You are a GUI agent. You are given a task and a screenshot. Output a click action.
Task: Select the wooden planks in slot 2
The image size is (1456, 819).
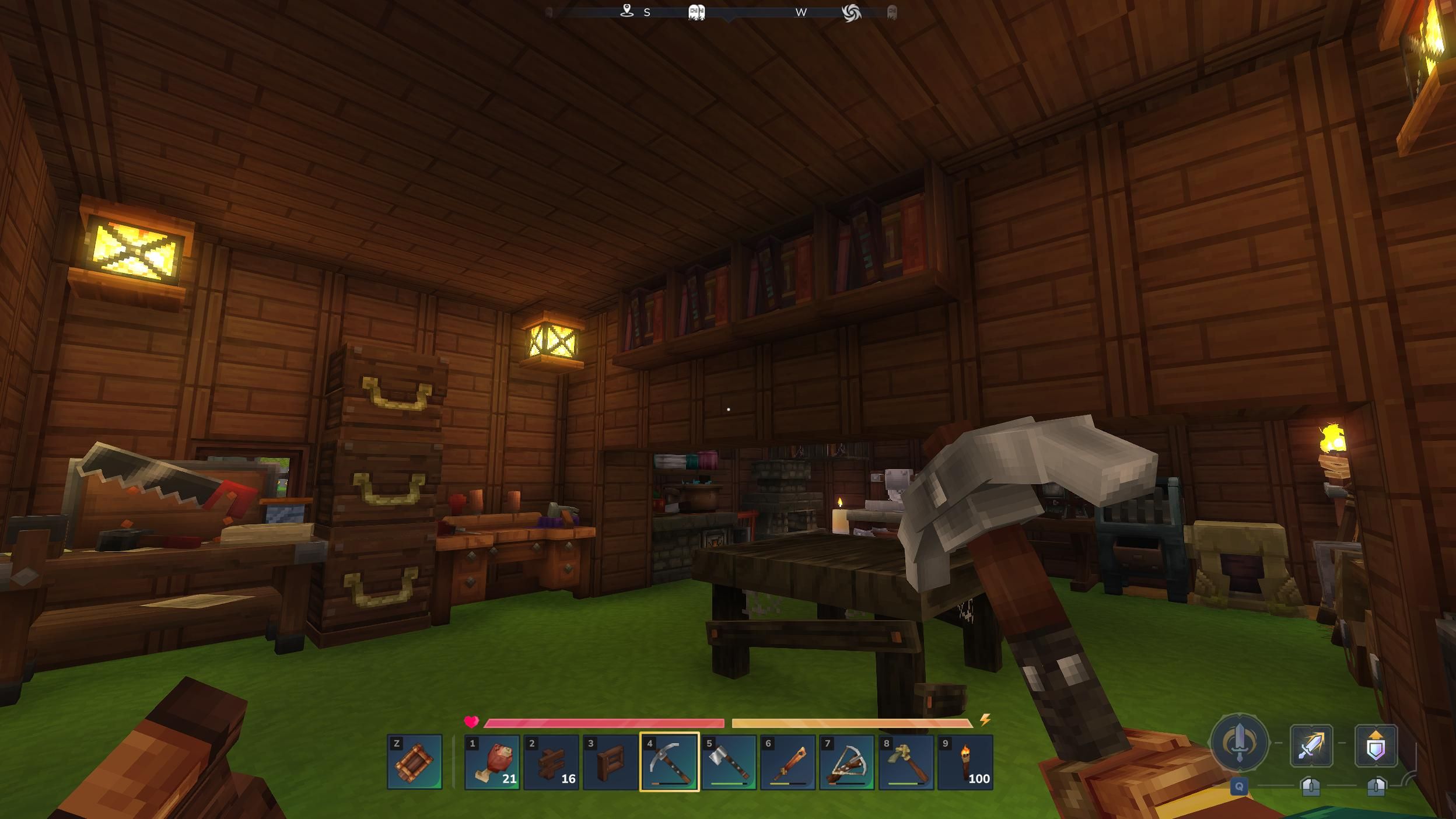coord(551,761)
